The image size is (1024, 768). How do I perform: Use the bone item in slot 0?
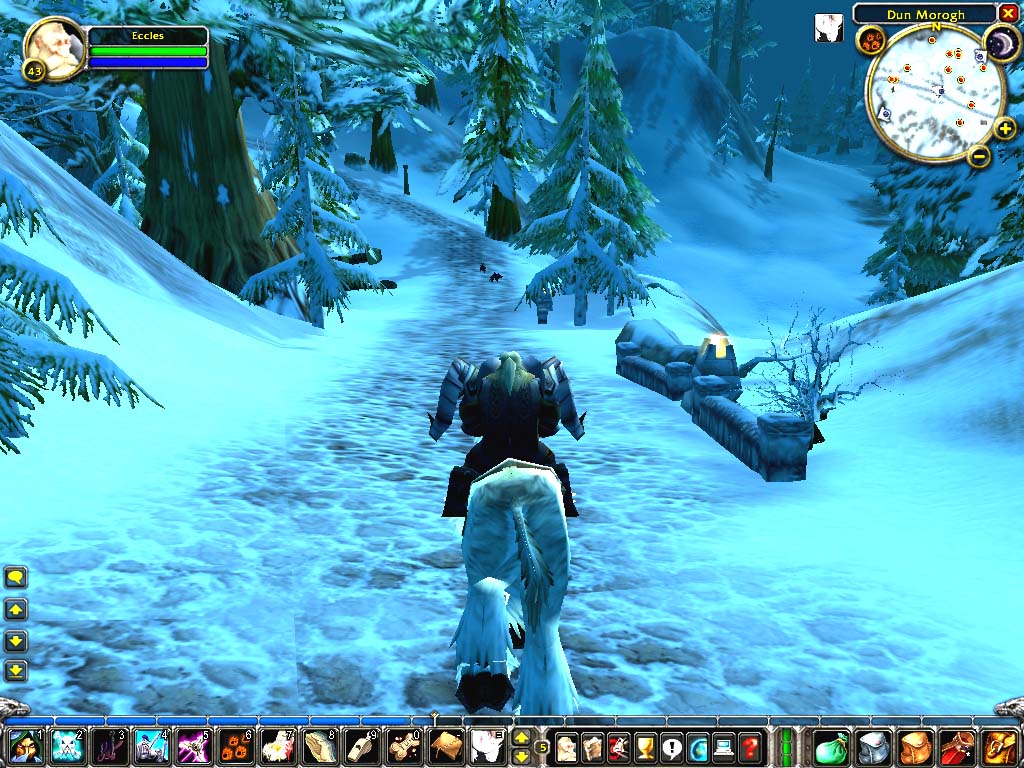(x=402, y=746)
